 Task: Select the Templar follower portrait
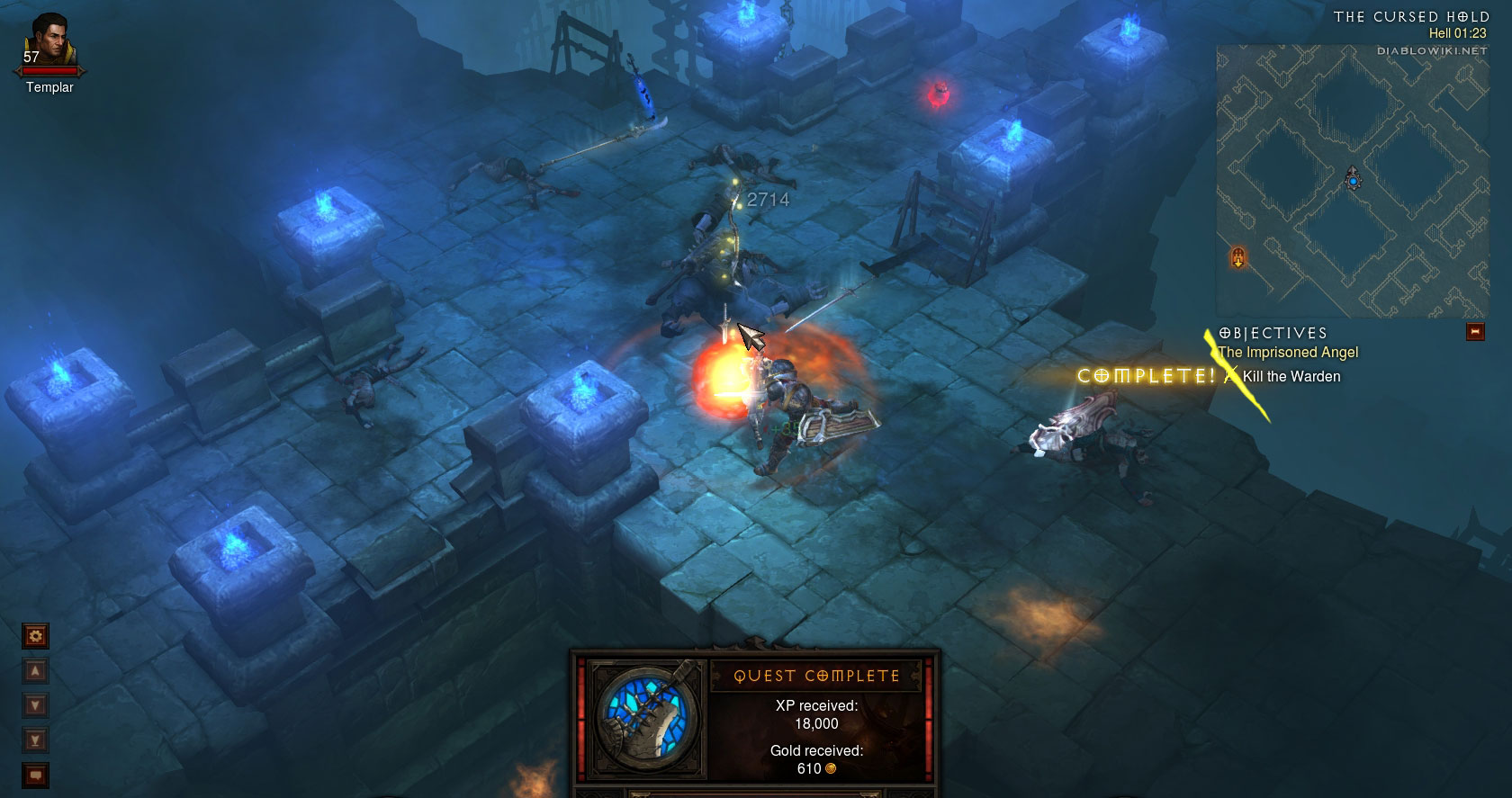click(49, 42)
